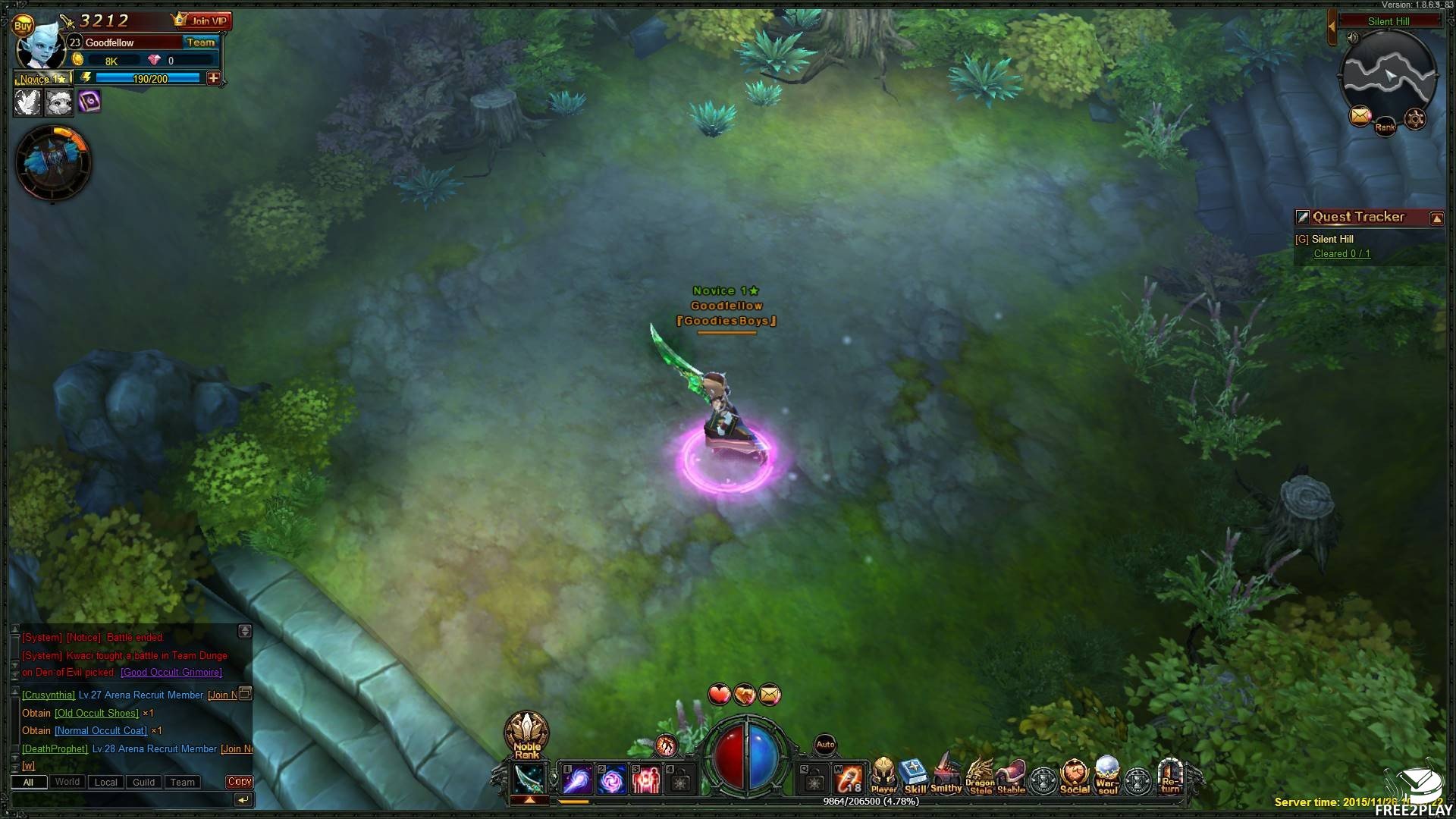Open the Silent Hill minimap
The height and width of the screenshot is (819, 1456).
point(1389,74)
